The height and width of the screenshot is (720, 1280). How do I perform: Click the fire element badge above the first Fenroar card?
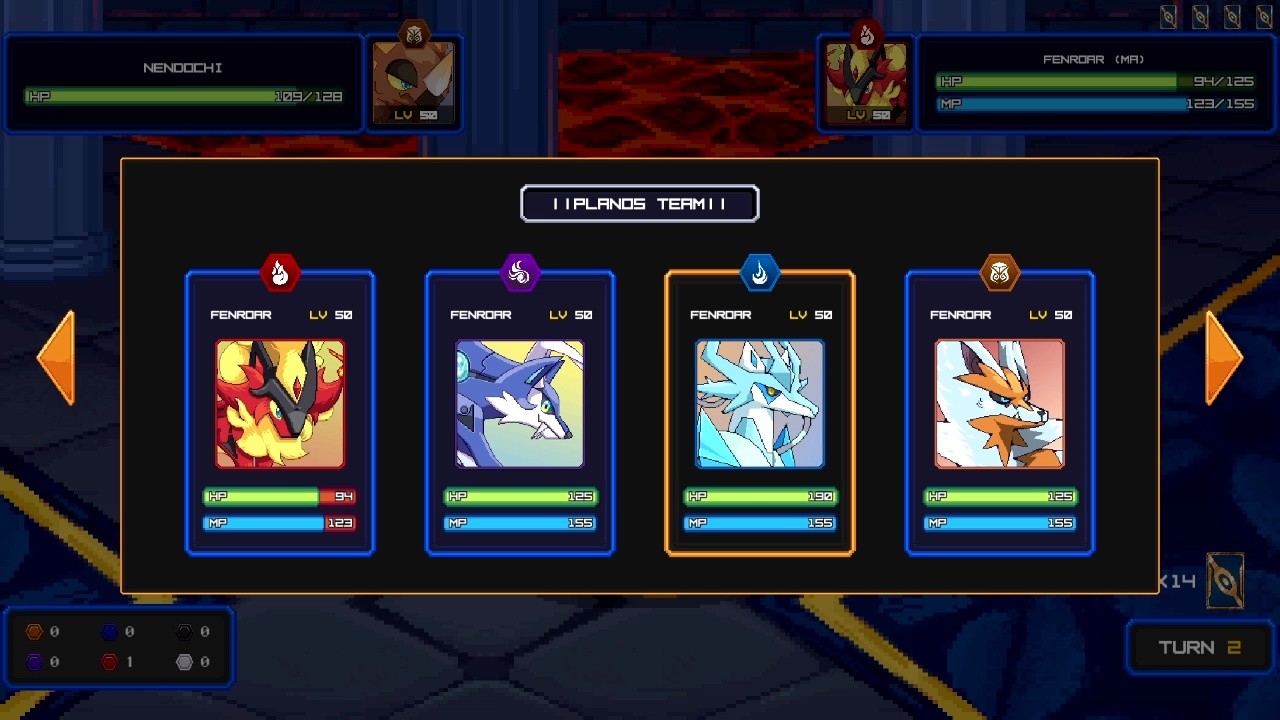280,274
